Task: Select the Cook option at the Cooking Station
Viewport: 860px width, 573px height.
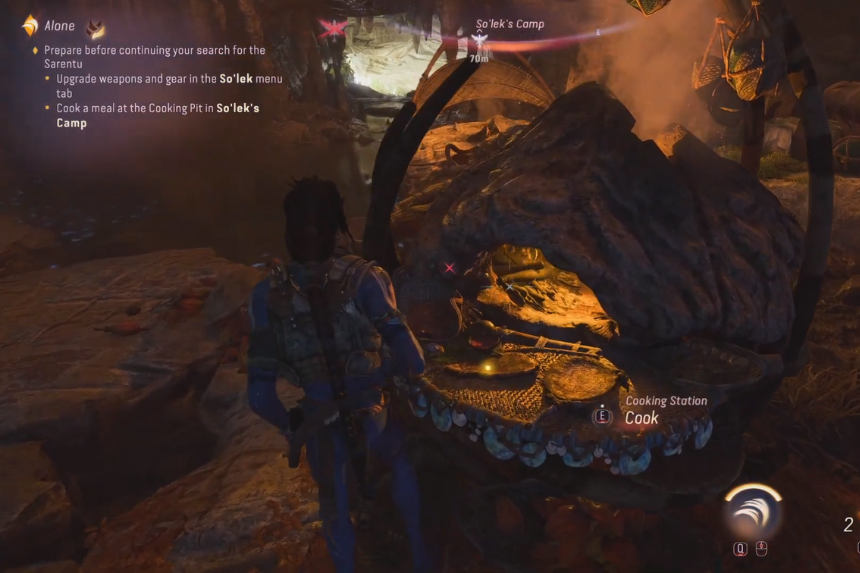Action: click(641, 418)
